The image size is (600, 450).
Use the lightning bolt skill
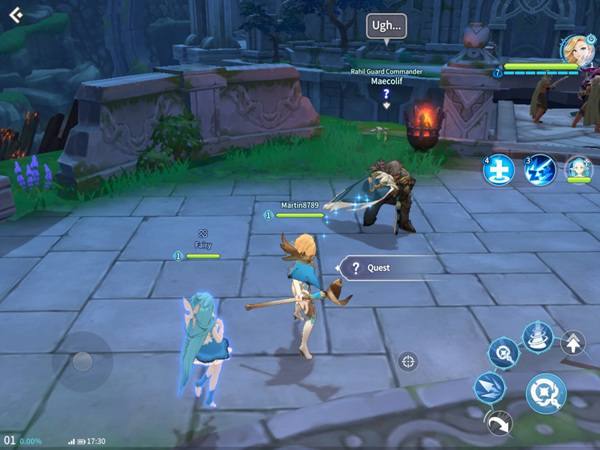coord(541,171)
